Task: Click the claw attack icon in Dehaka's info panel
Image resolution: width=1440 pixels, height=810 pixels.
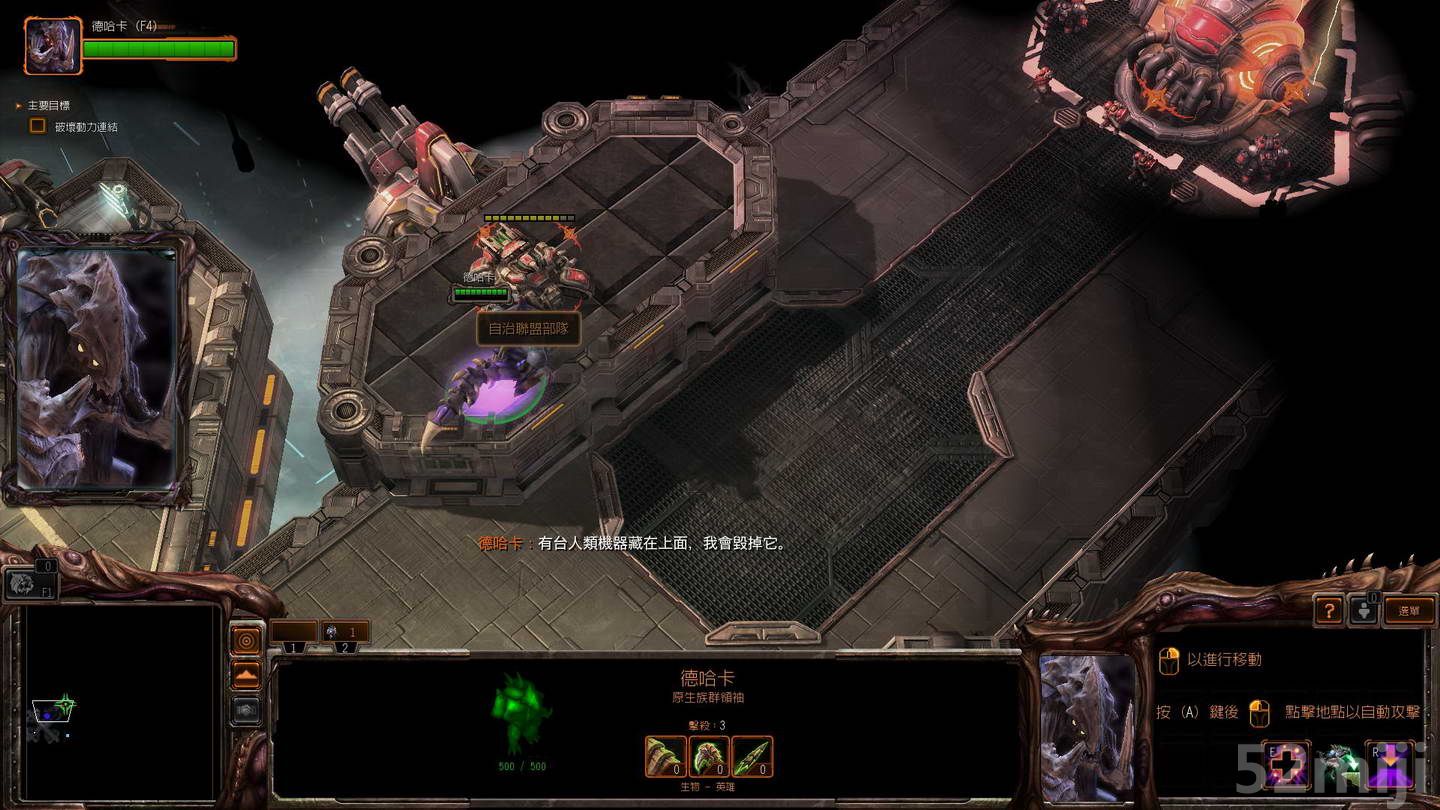Action: [x=665, y=756]
